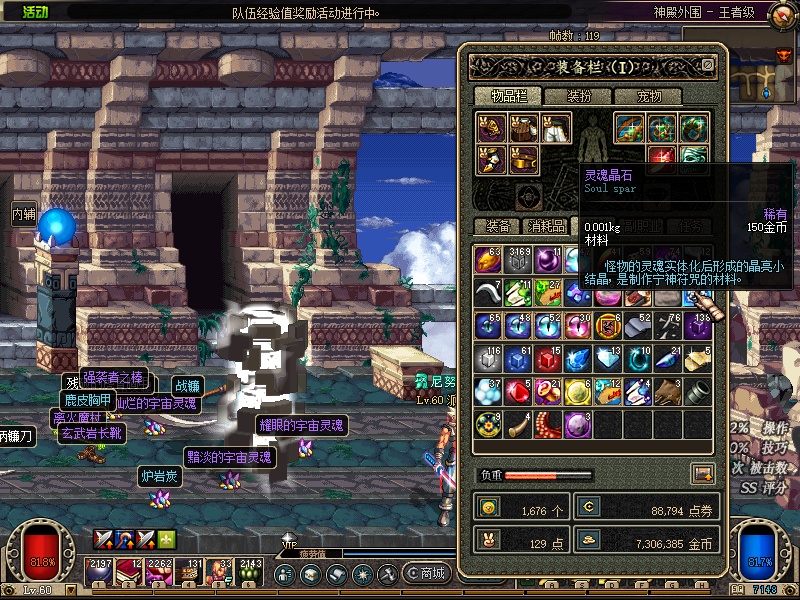Open the 宠物 pet tab
Viewport: 800px width, 600px height.
tap(646, 96)
